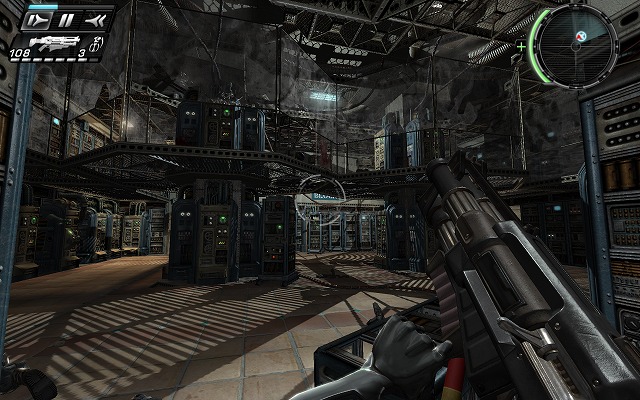Viewport: 640px width, 400px height.
Task: Open the circular radar minimap
Action: pos(575,46)
